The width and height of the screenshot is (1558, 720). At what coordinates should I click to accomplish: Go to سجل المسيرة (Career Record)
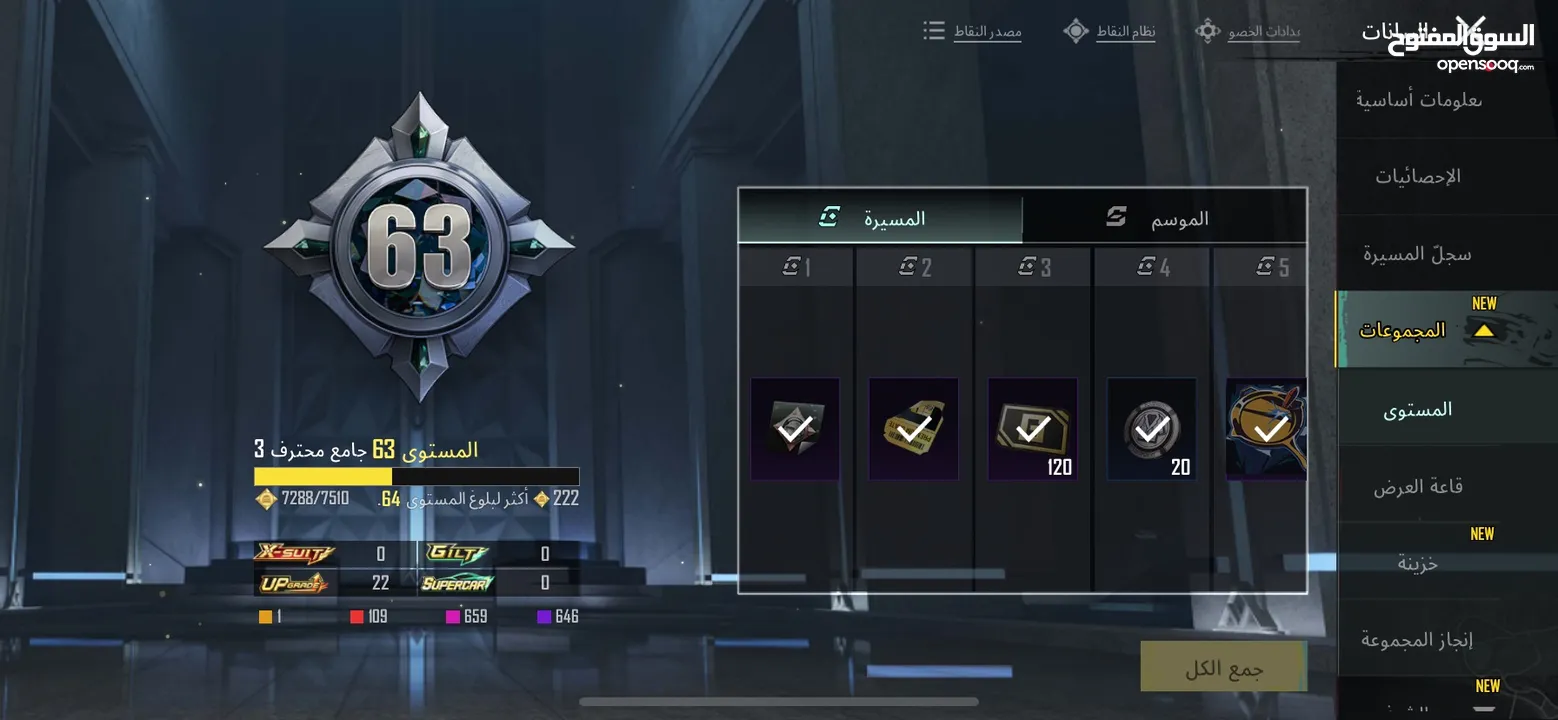tap(1418, 254)
